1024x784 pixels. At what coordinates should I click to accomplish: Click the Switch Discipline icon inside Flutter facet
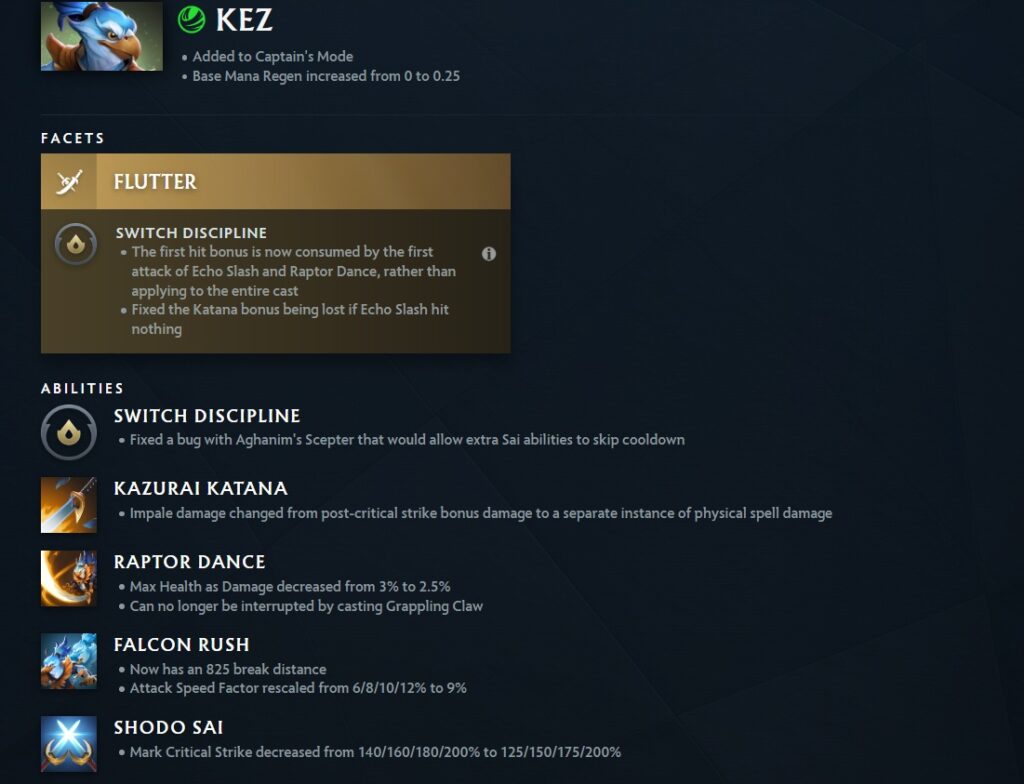click(75, 244)
